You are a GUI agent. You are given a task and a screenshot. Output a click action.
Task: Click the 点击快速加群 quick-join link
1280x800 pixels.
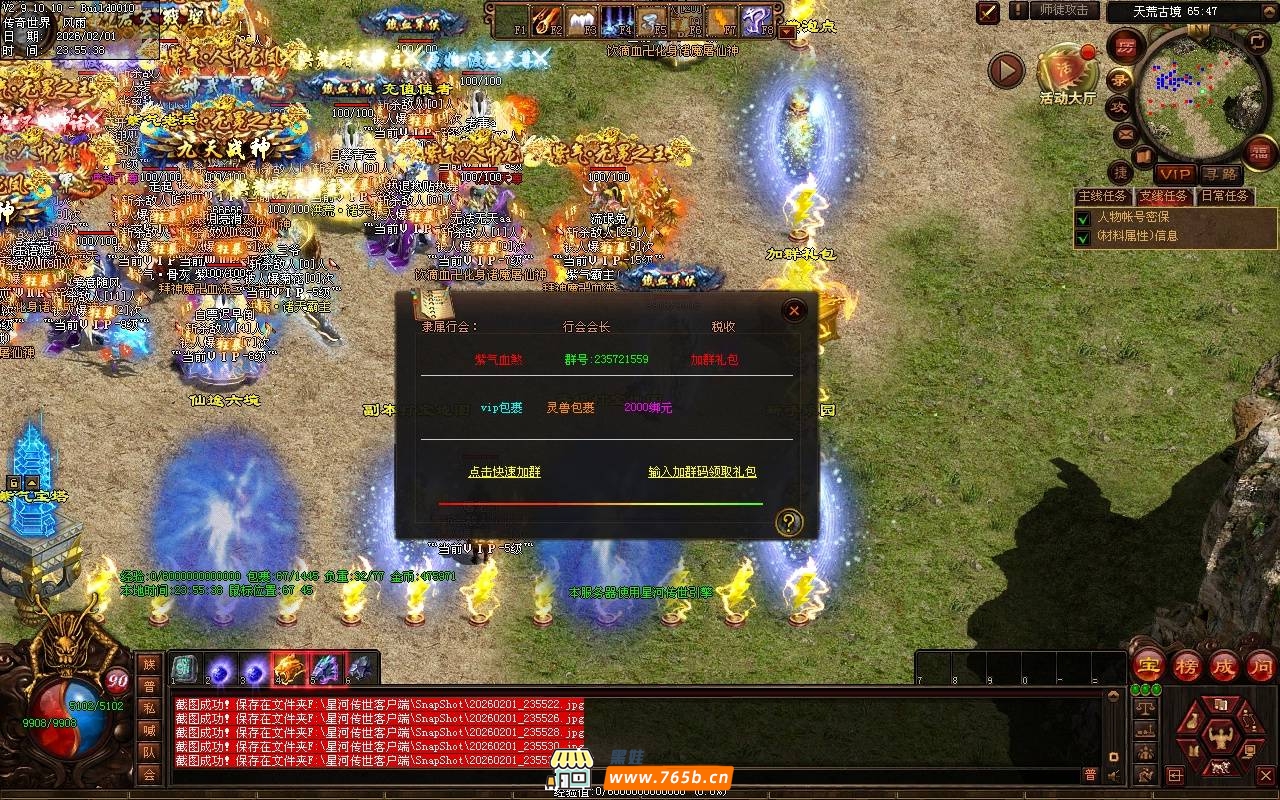(x=504, y=472)
